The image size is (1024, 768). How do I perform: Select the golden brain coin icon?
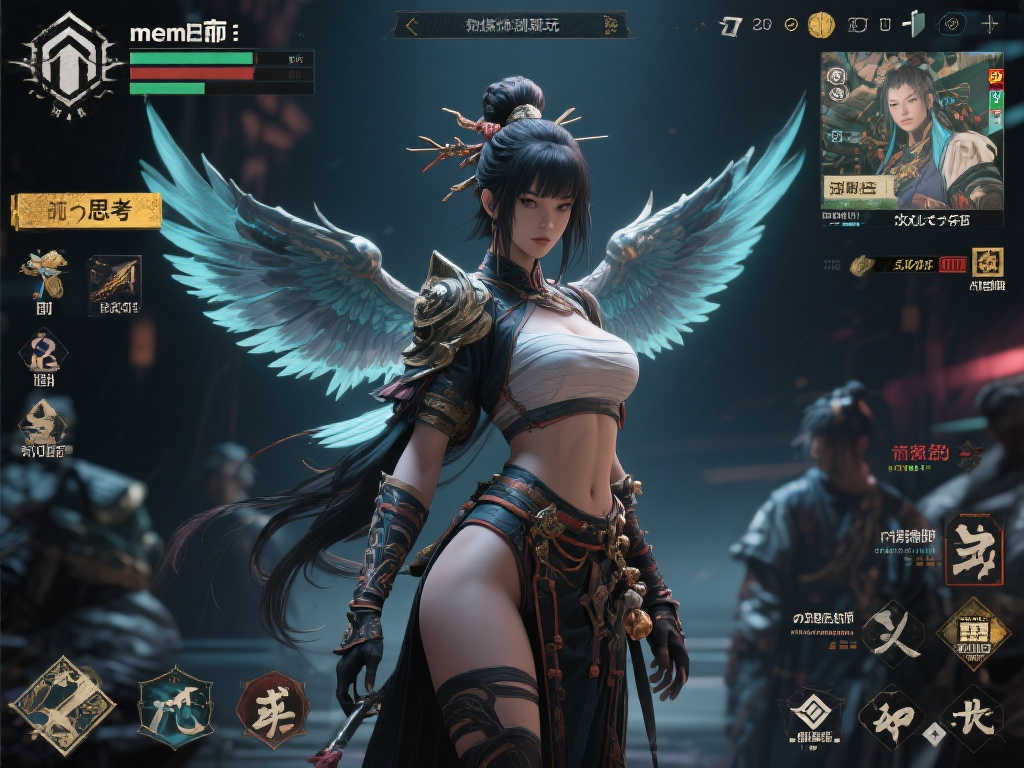pyautogui.click(x=821, y=24)
